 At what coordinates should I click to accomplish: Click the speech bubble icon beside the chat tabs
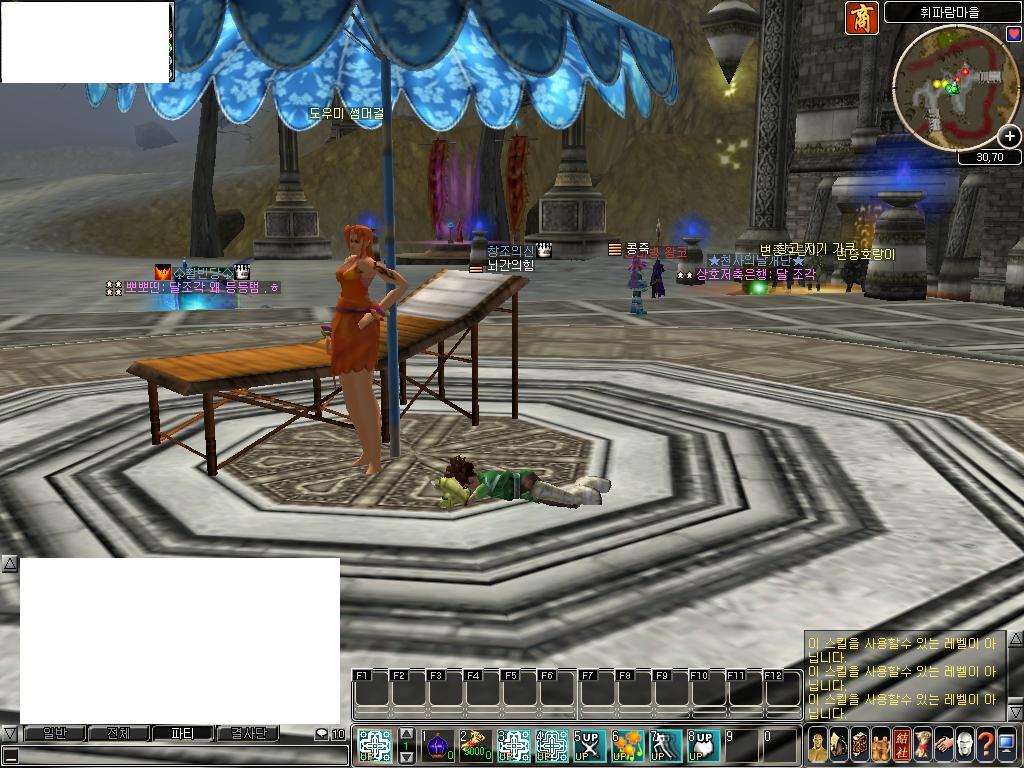point(321,734)
